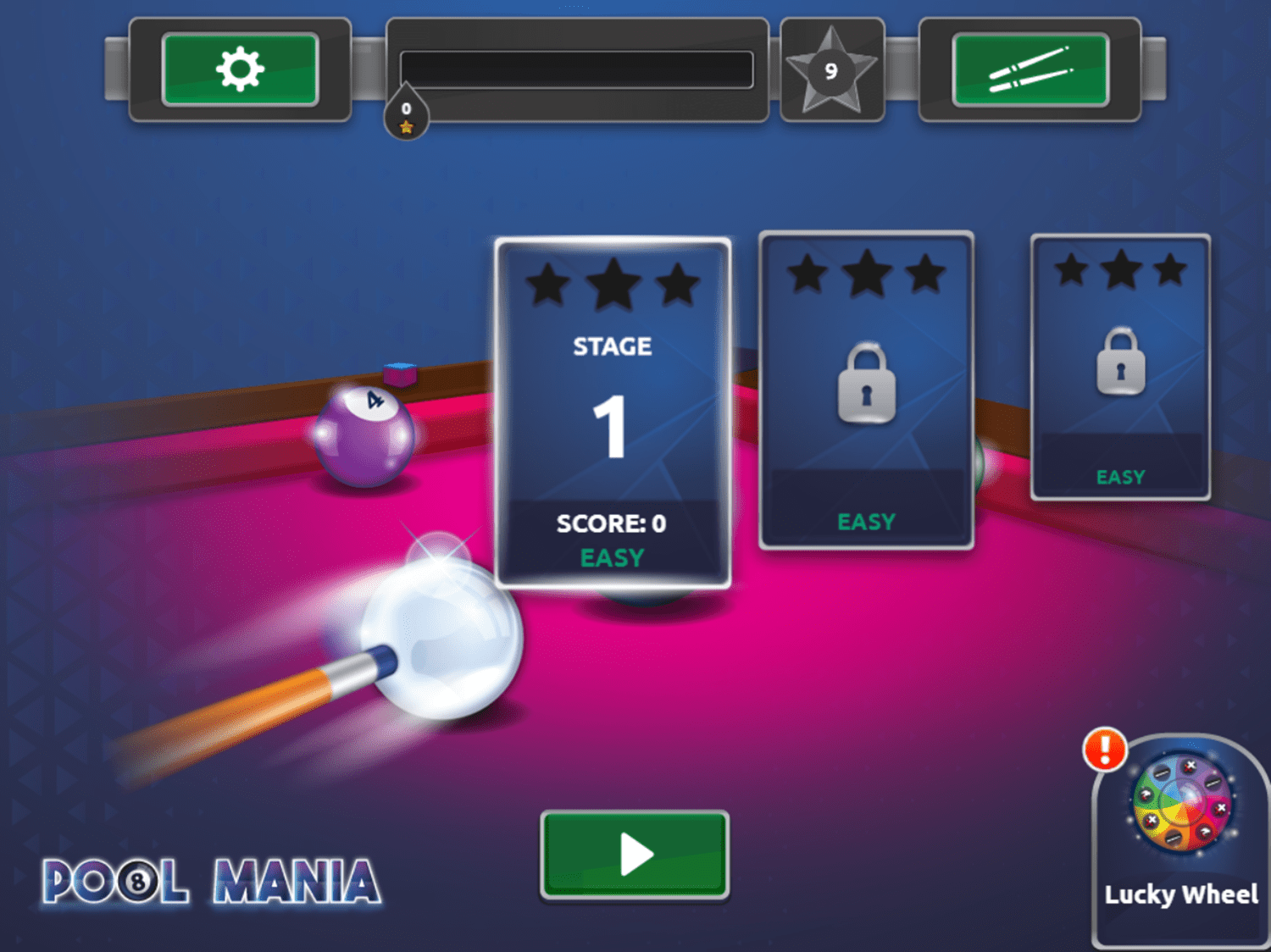
Task: Open the settings gear menu
Action: (240, 70)
